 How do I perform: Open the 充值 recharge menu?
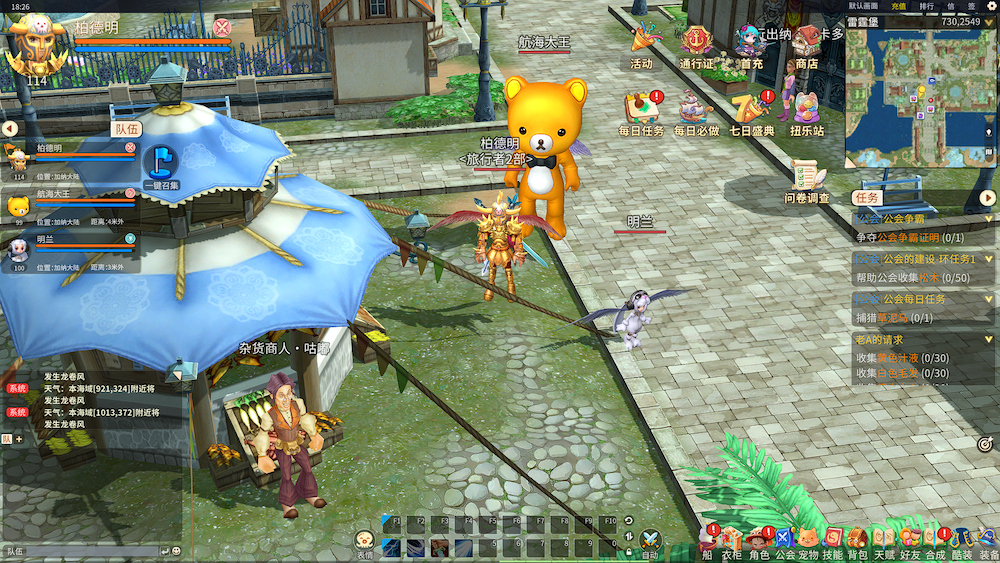[x=898, y=6]
